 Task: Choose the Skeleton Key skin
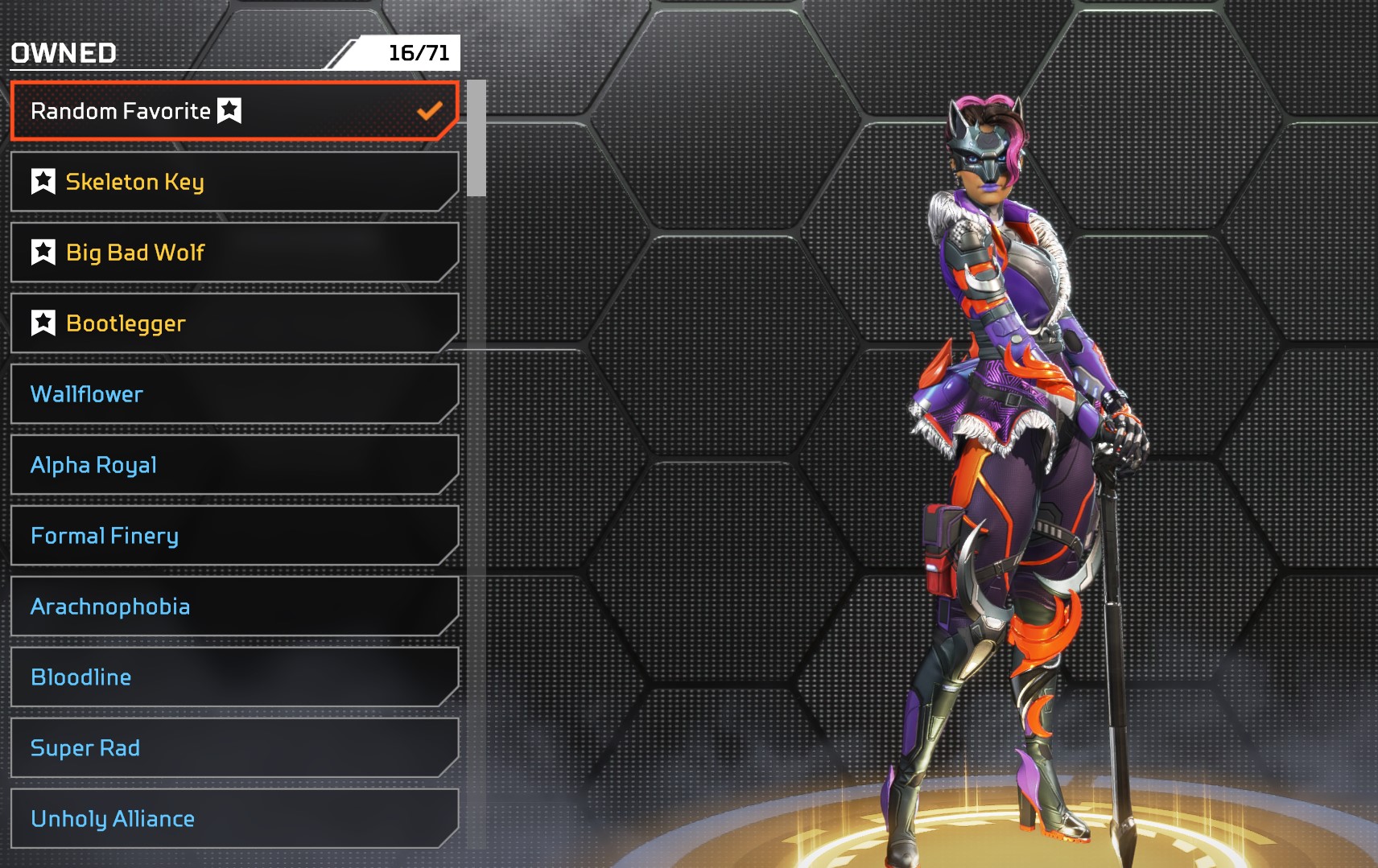[x=233, y=182]
